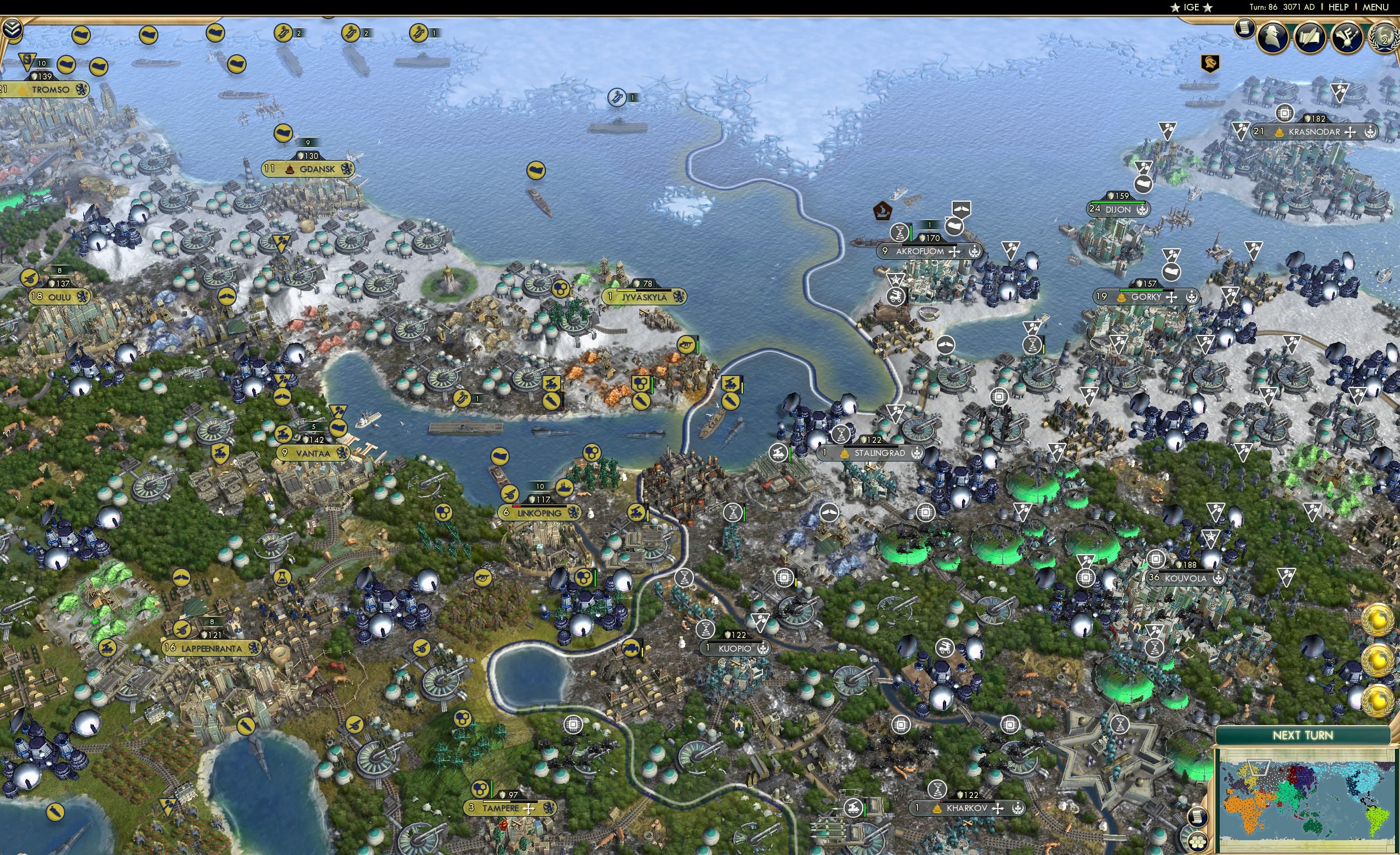Collapse the notification panel via top-left chevrons

click(x=12, y=27)
